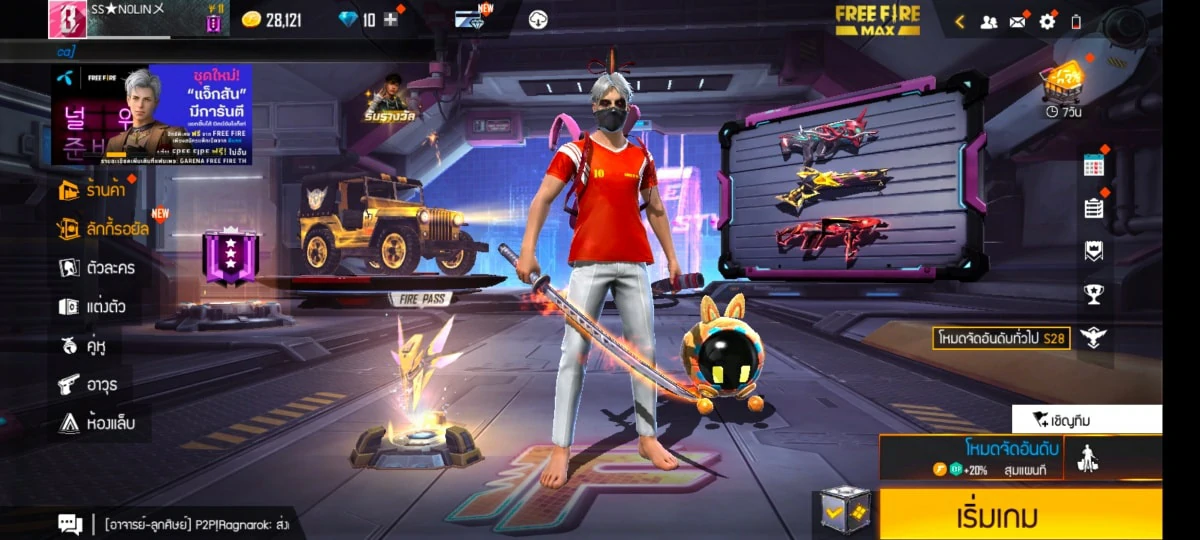
Task: Open the friends list icon
Action: [989, 21]
